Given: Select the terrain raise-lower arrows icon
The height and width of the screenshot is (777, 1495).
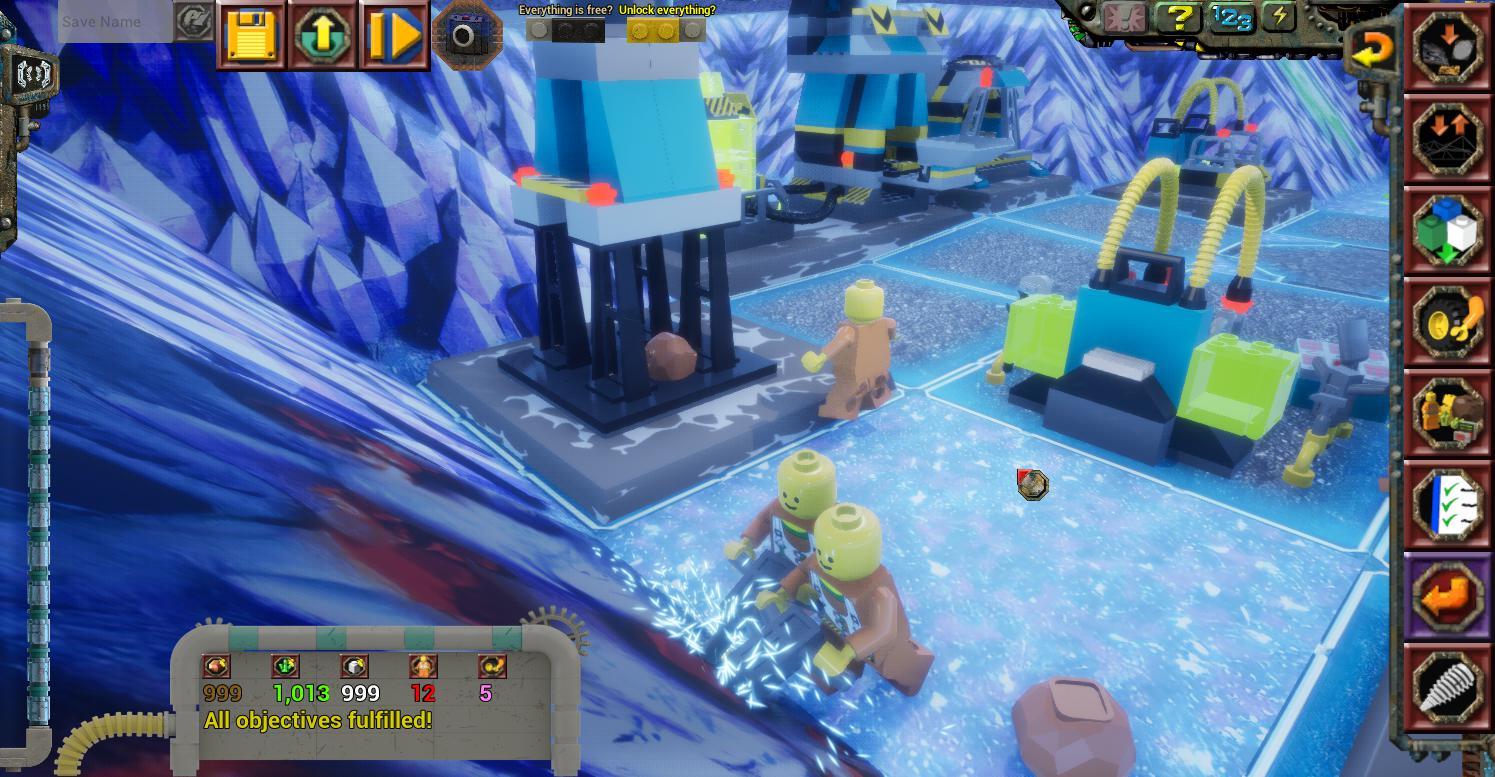Looking at the screenshot, I should tap(1447, 139).
